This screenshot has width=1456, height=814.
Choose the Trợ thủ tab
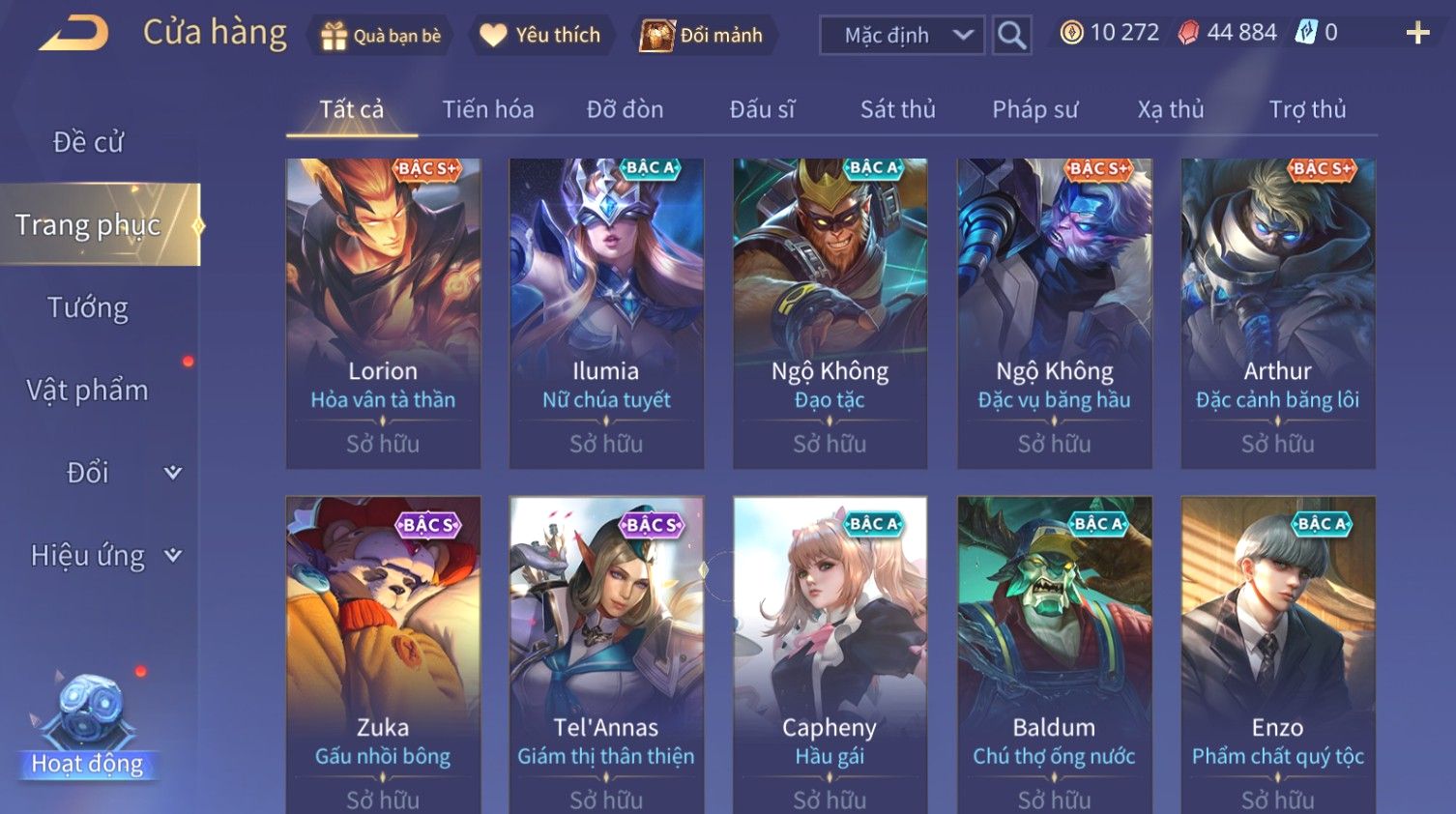click(1307, 109)
